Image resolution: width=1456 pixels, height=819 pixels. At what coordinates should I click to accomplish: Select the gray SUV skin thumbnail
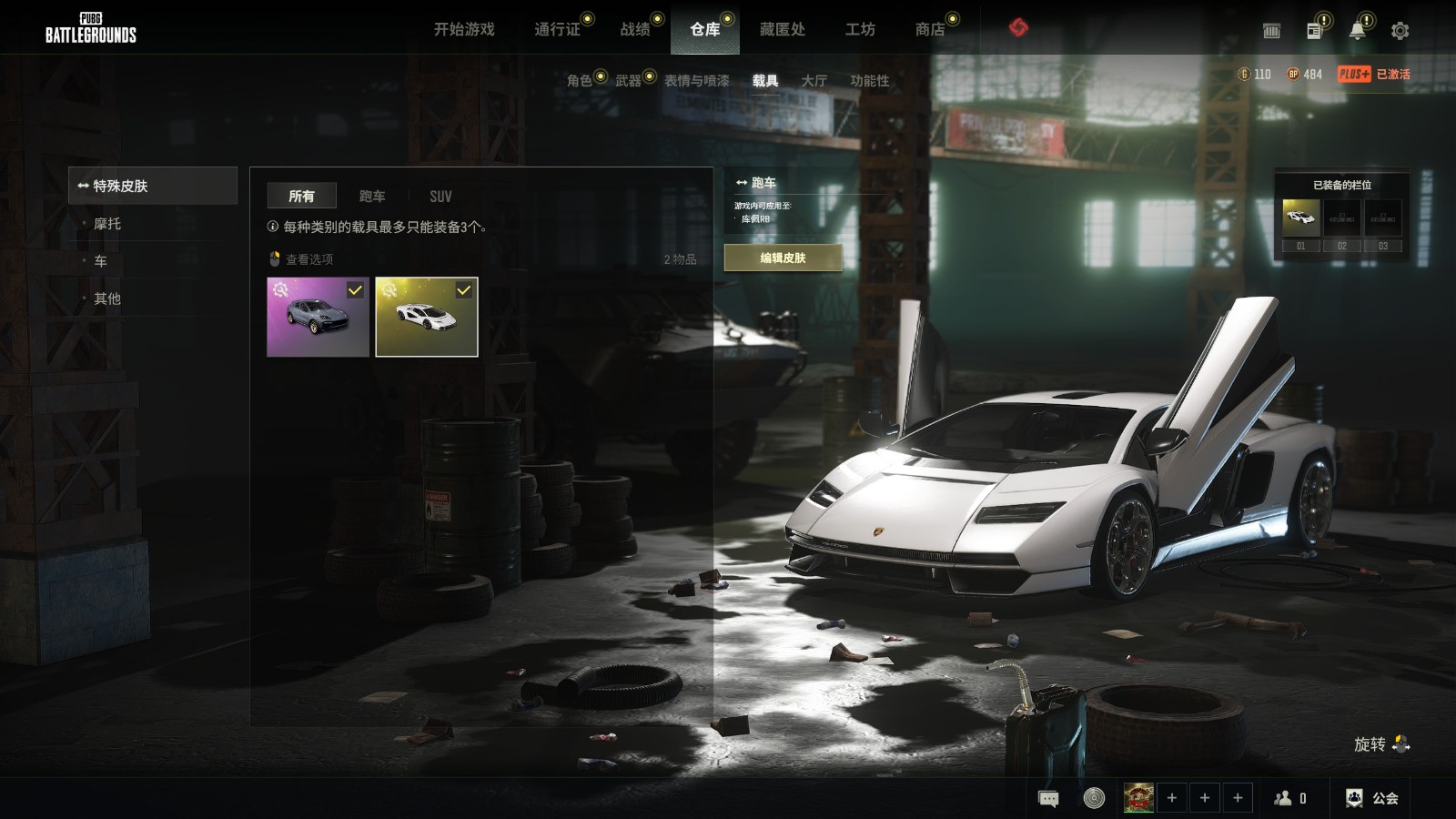click(x=318, y=317)
